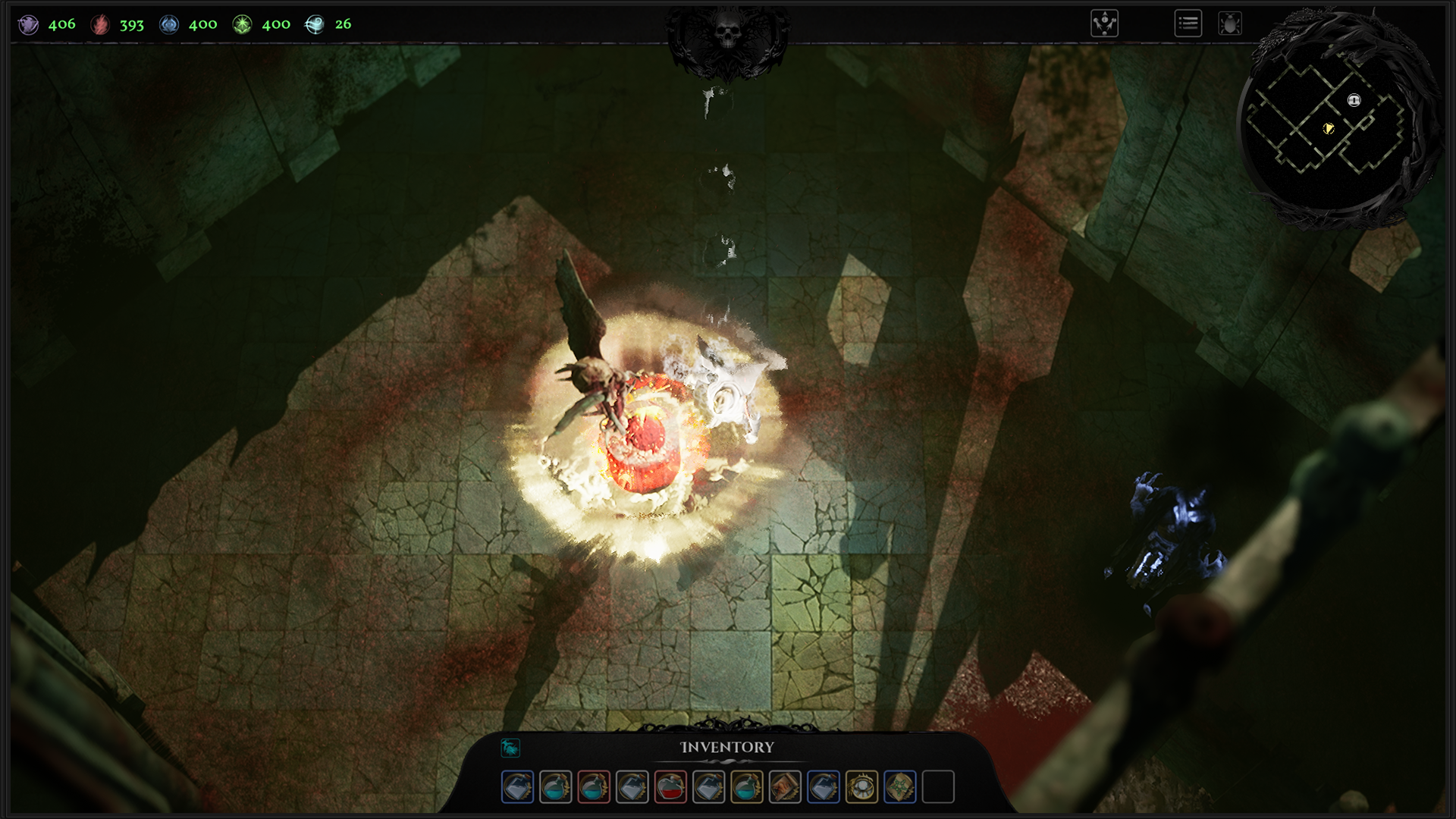
Task: Choose the eye amulet in inventory
Action: tap(861, 787)
